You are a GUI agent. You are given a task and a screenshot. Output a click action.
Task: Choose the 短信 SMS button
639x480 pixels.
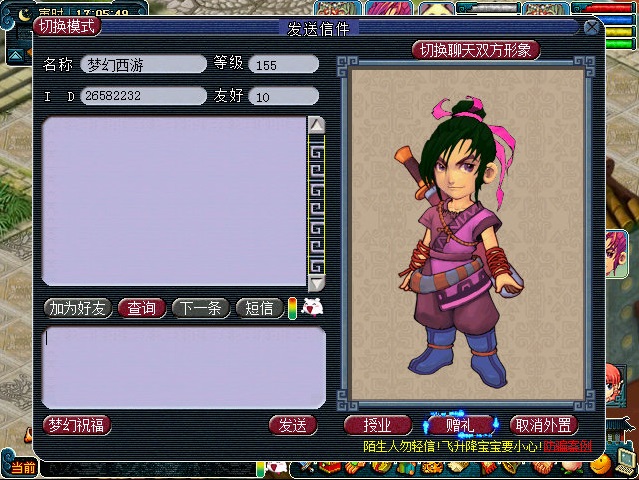260,308
